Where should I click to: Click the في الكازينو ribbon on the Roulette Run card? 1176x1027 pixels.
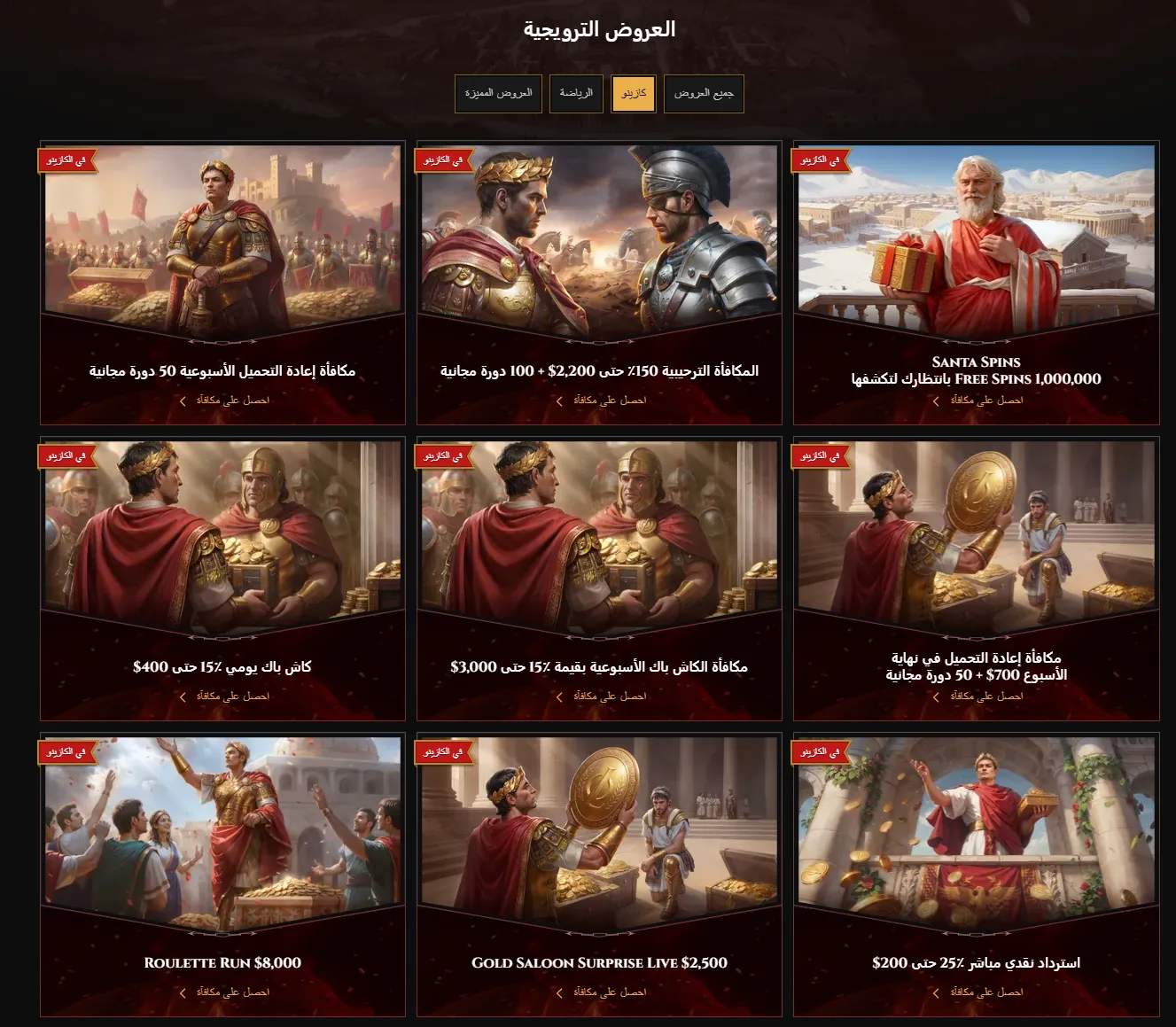(x=66, y=752)
